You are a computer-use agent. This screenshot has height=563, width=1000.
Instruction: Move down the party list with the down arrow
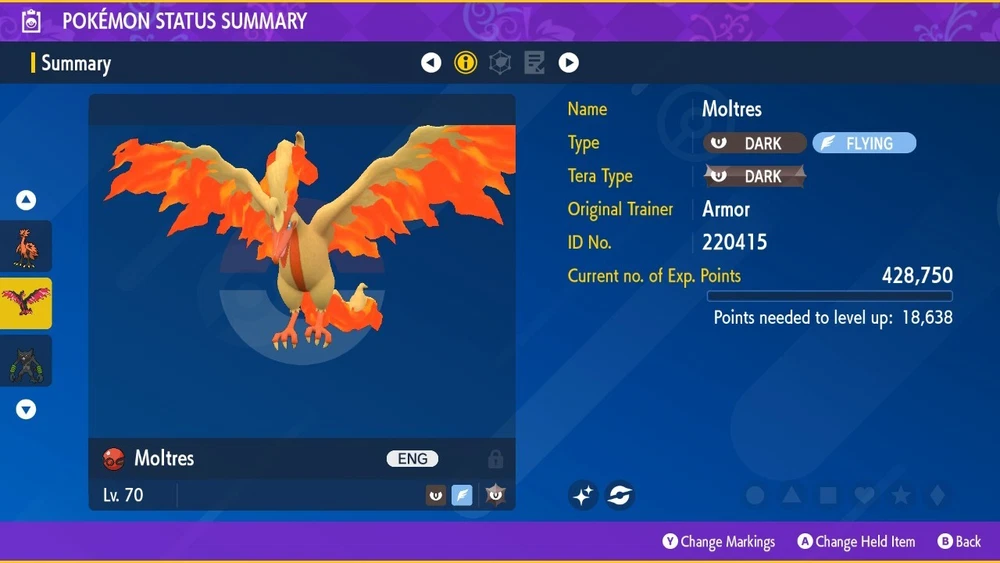point(26,409)
